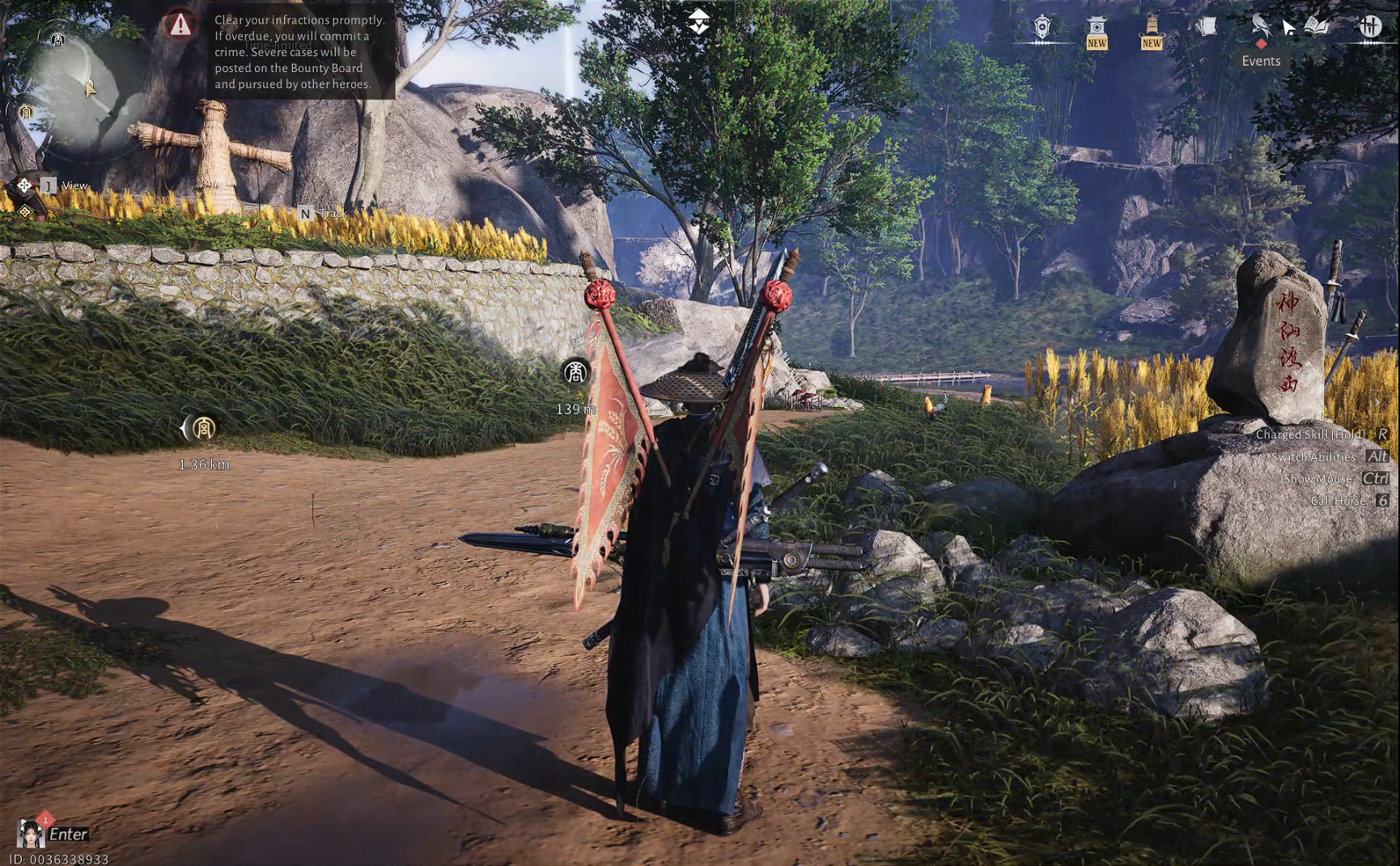This screenshot has height=866, width=1400.
Task: Open the stacked mail cards icon
Action: click(x=1206, y=24)
